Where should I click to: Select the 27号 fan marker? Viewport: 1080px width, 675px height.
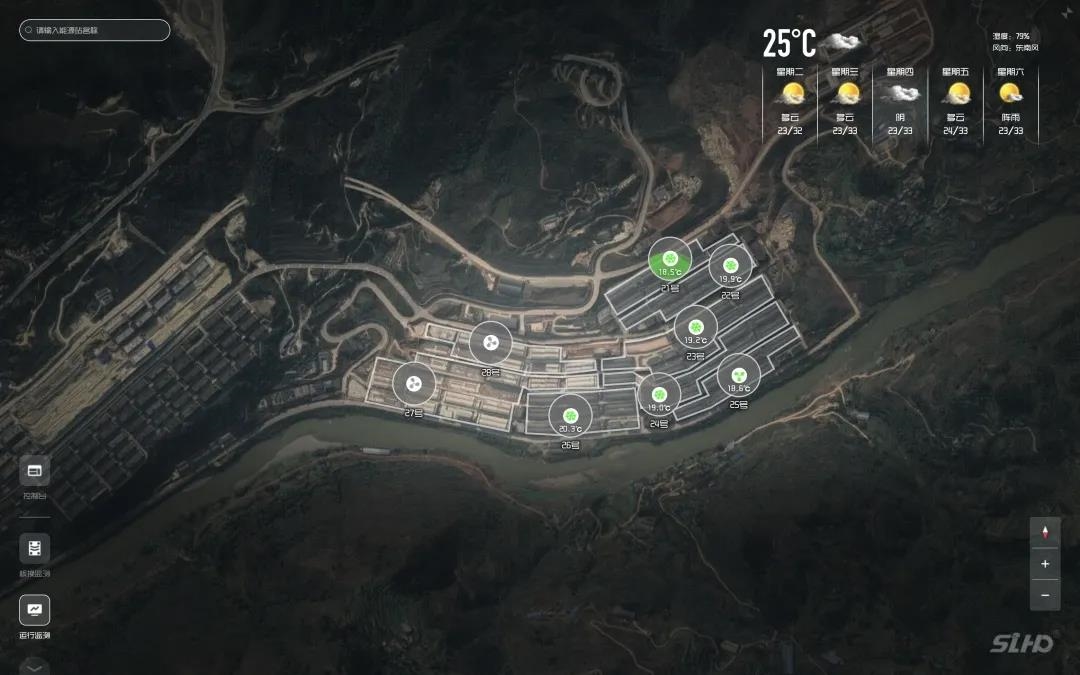pos(413,383)
